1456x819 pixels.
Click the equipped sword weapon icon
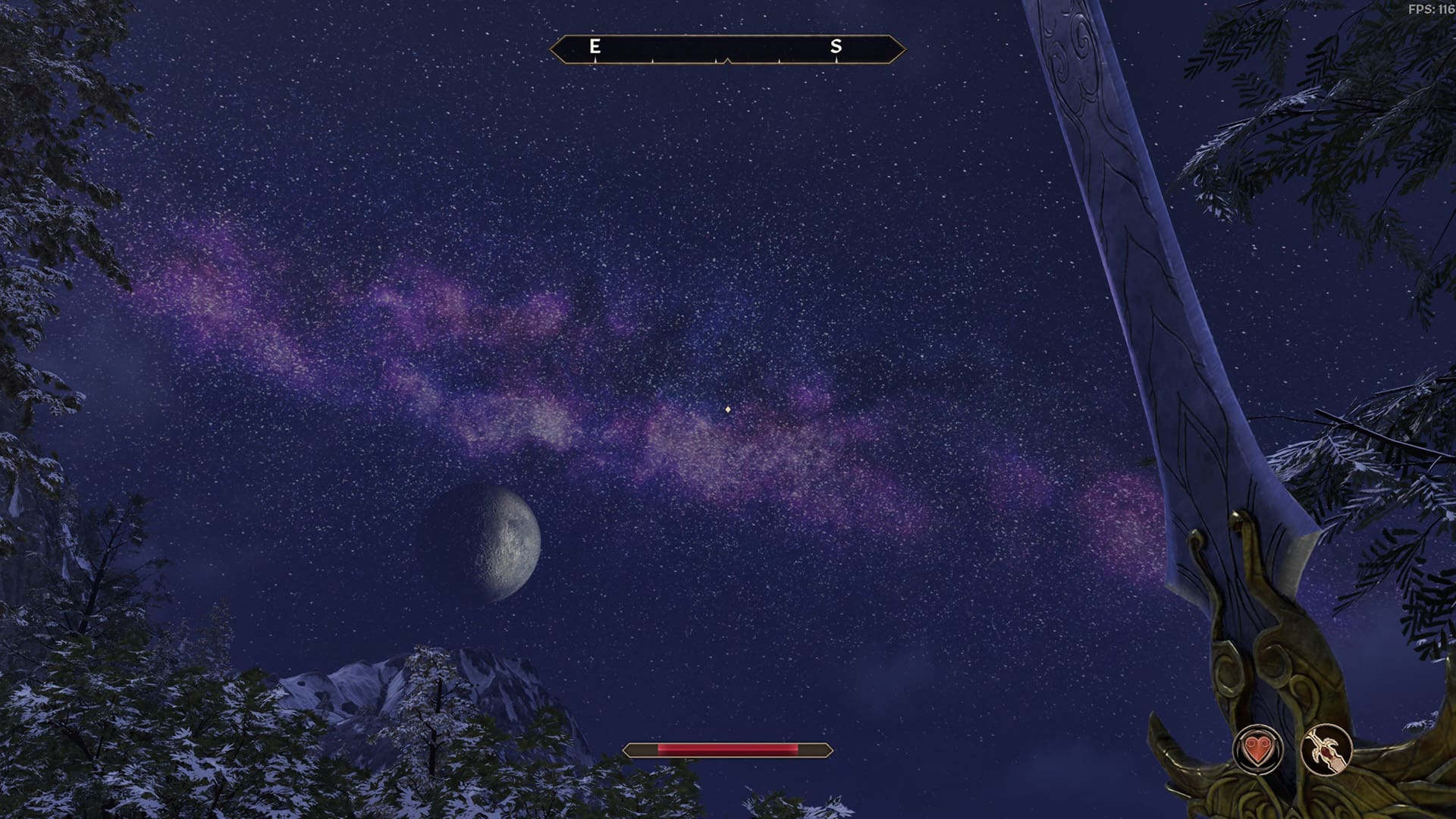click(x=1326, y=750)
